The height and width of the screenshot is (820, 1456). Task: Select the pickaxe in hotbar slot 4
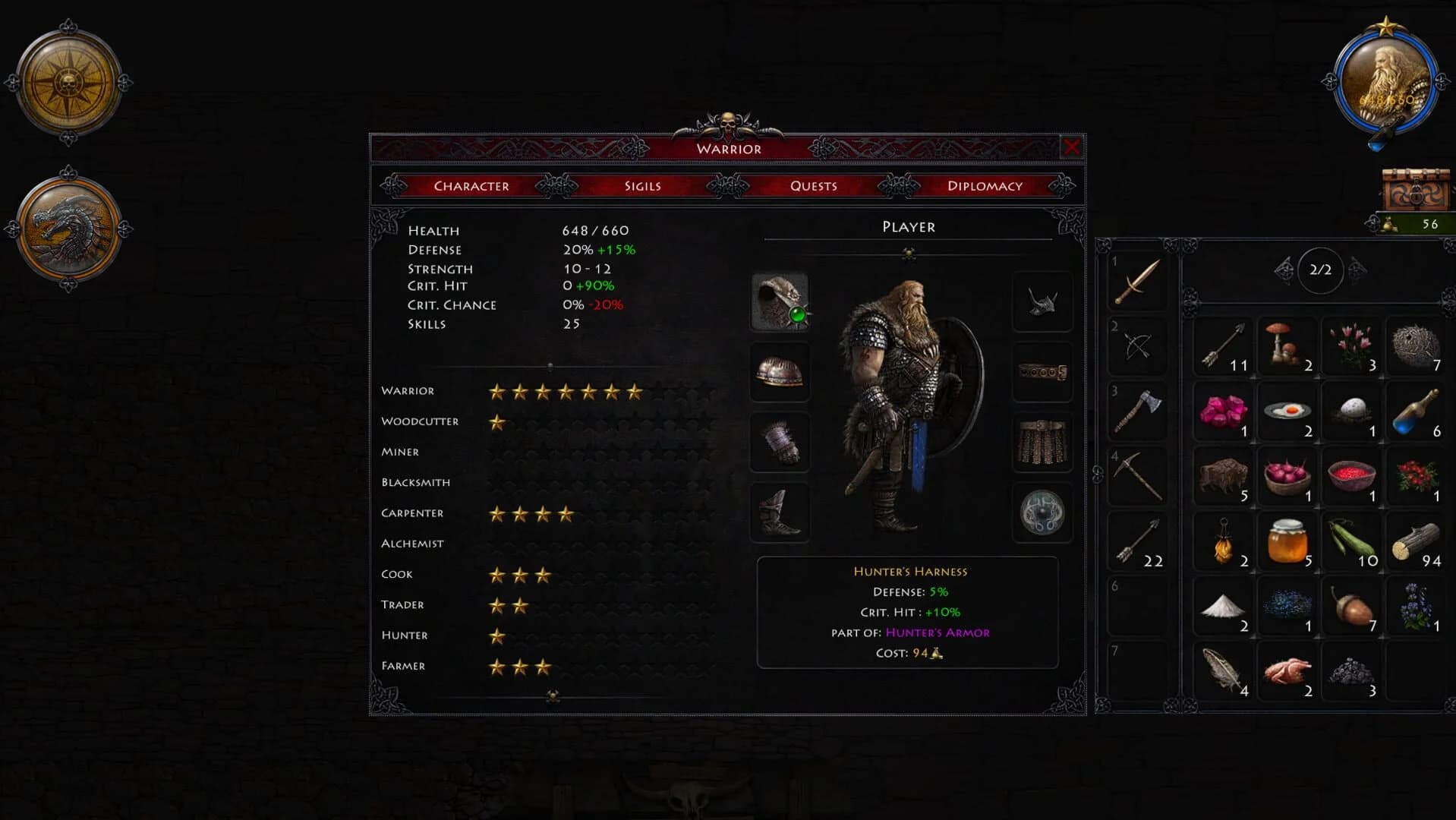(1137, 475)
